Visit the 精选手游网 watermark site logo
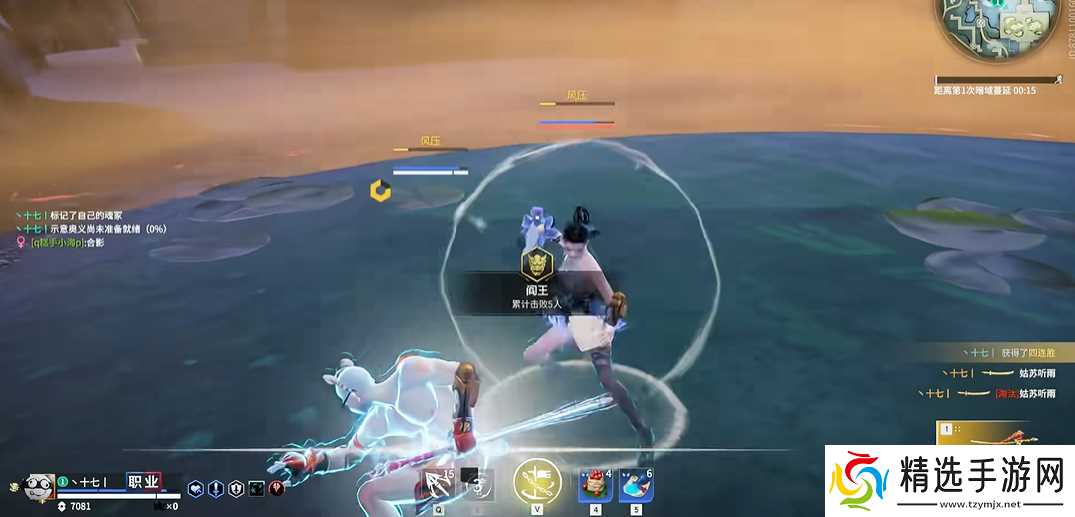Image resolution: width=1075 pixels, height=517 pixels. click(949, 480)
